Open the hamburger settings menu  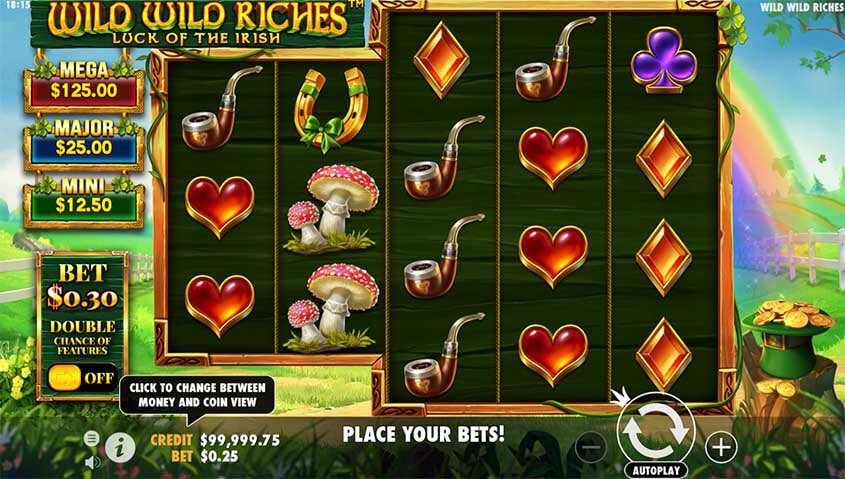point(92,438)
